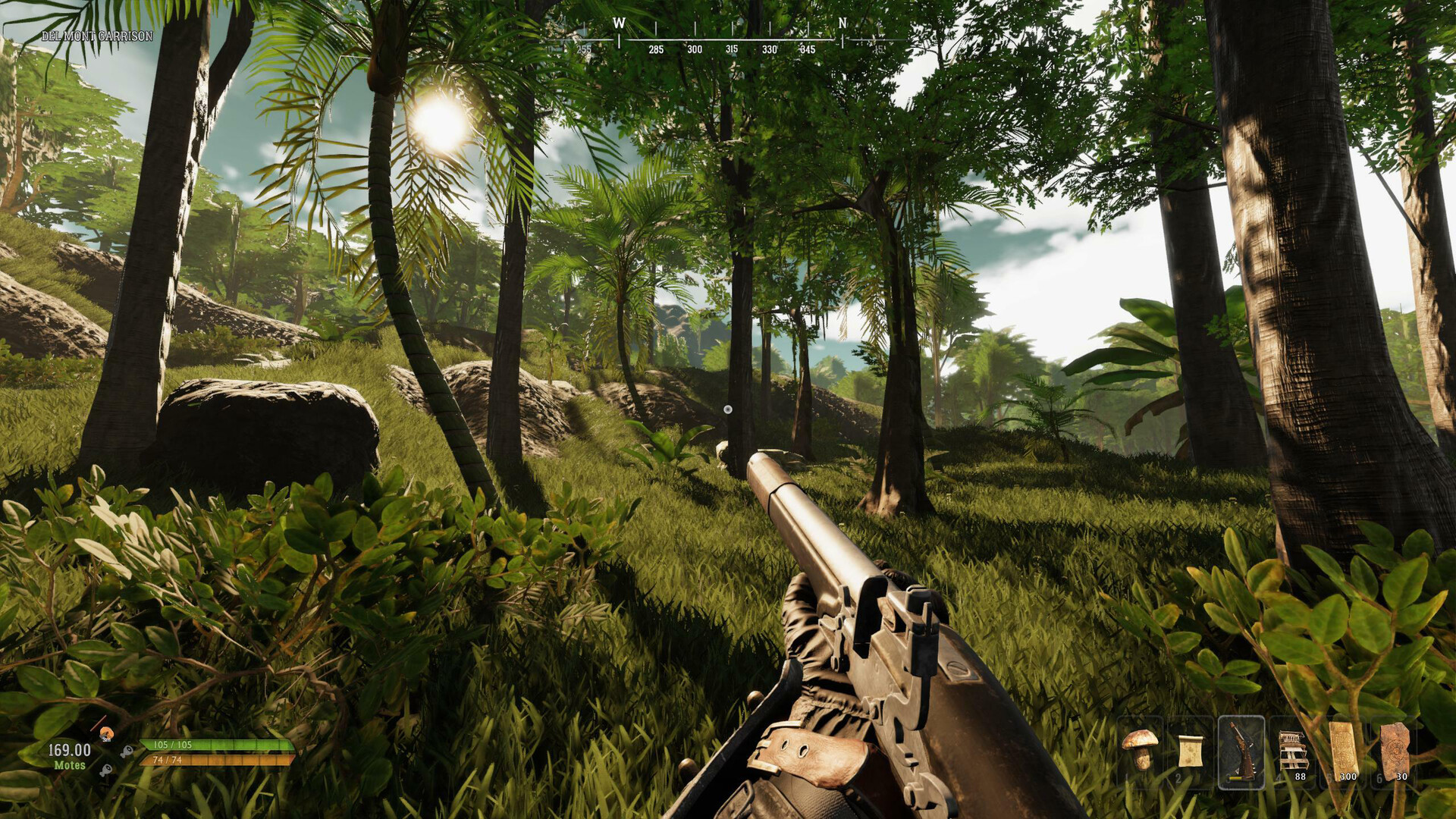
Task: Click the 300 quantity label on the gold bars
Action: click(1348, 777)
